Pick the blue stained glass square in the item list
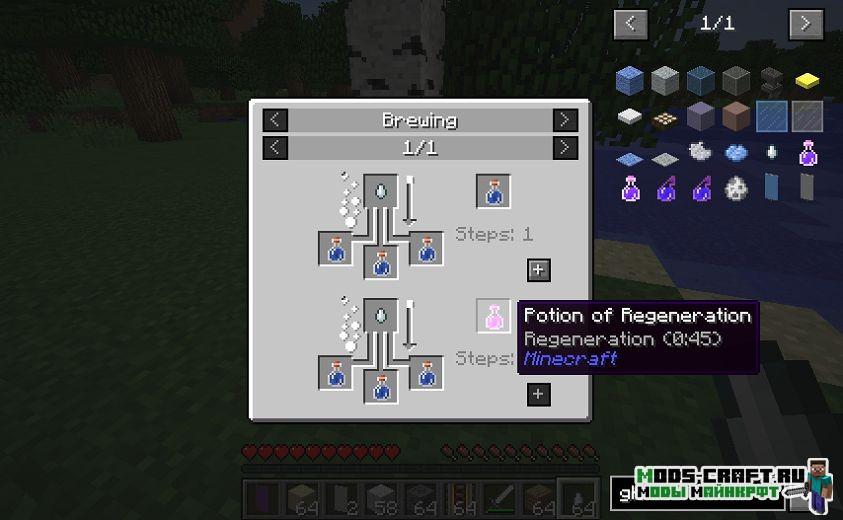The image size is (843, 520). pos(771,116)
